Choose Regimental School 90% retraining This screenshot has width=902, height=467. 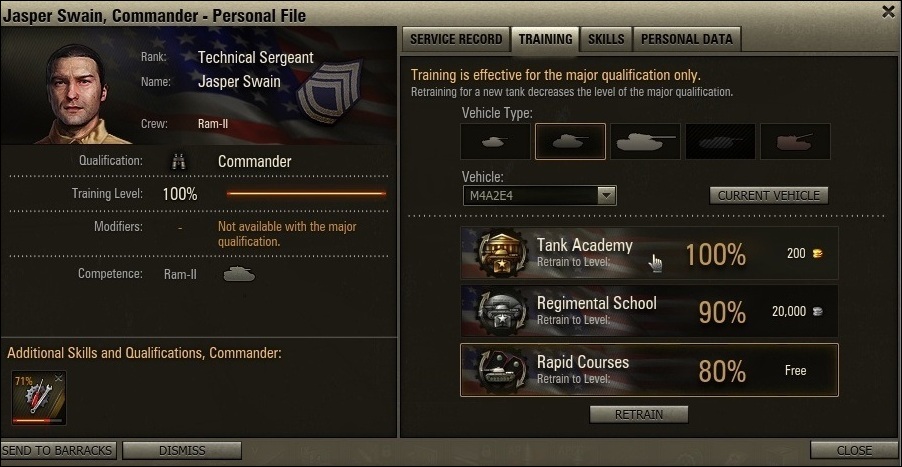[649, 311]
